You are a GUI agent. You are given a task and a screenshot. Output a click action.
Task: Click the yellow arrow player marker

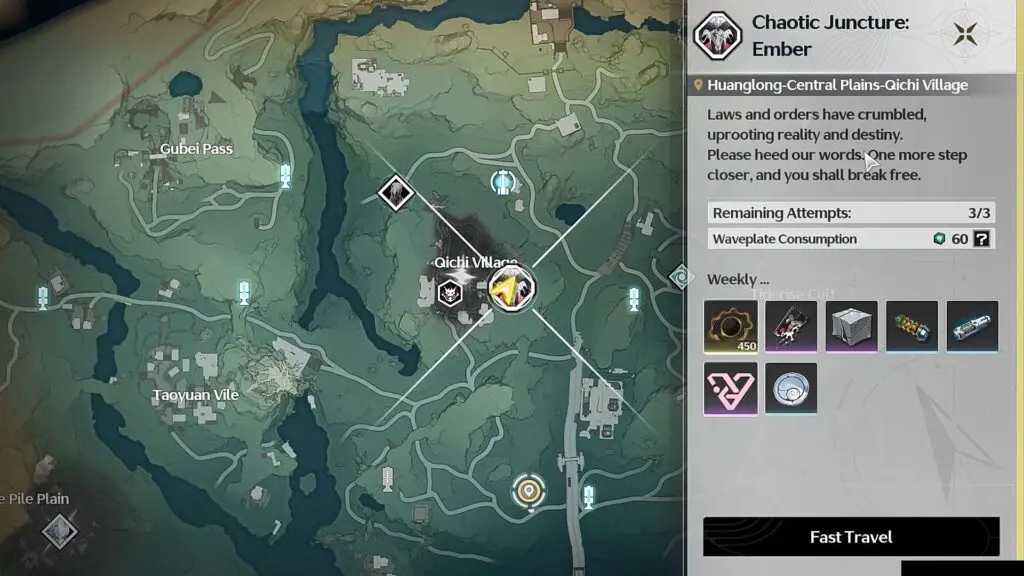[512, 290]
